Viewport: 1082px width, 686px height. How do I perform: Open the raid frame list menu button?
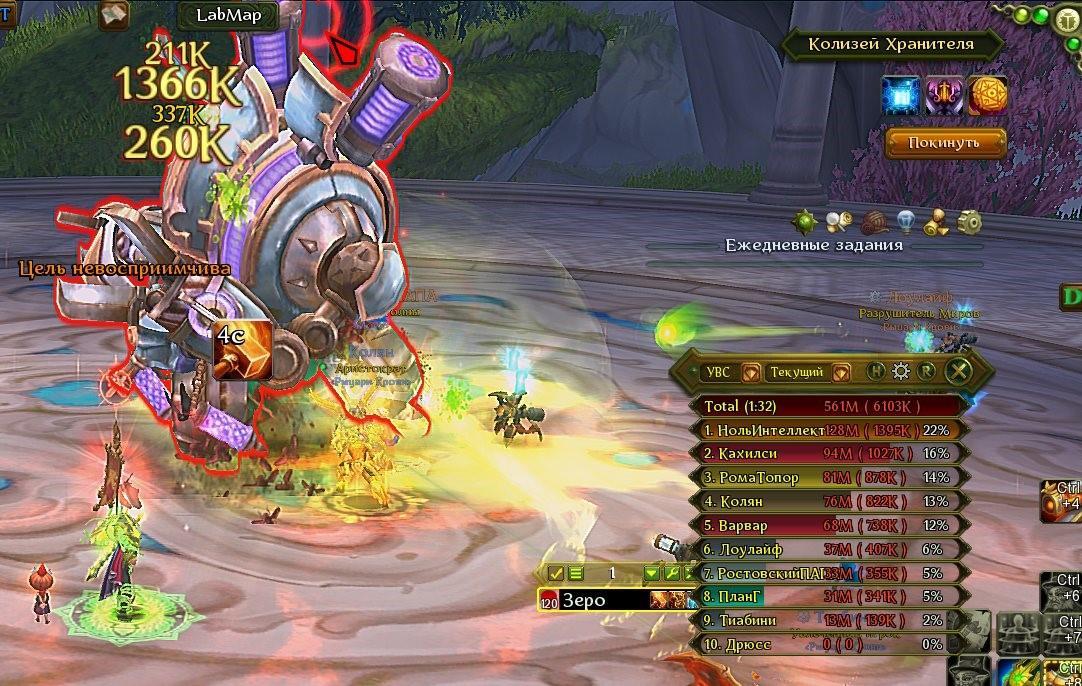[x=576, y=574]
